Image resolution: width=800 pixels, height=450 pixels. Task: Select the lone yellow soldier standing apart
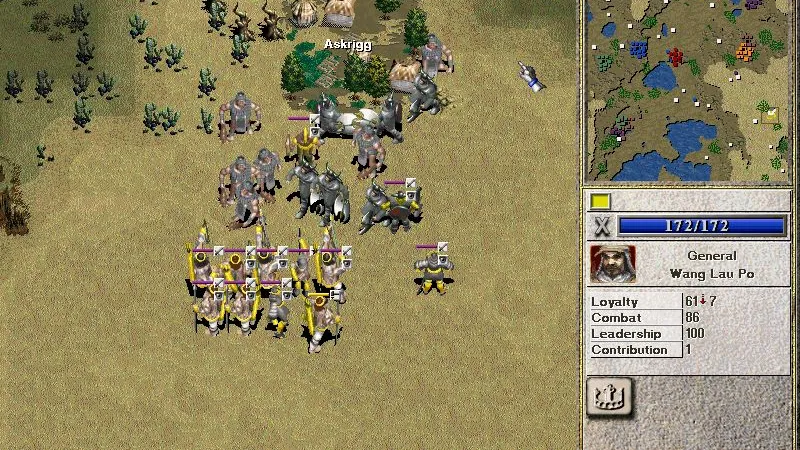click(x=434, y=270)
